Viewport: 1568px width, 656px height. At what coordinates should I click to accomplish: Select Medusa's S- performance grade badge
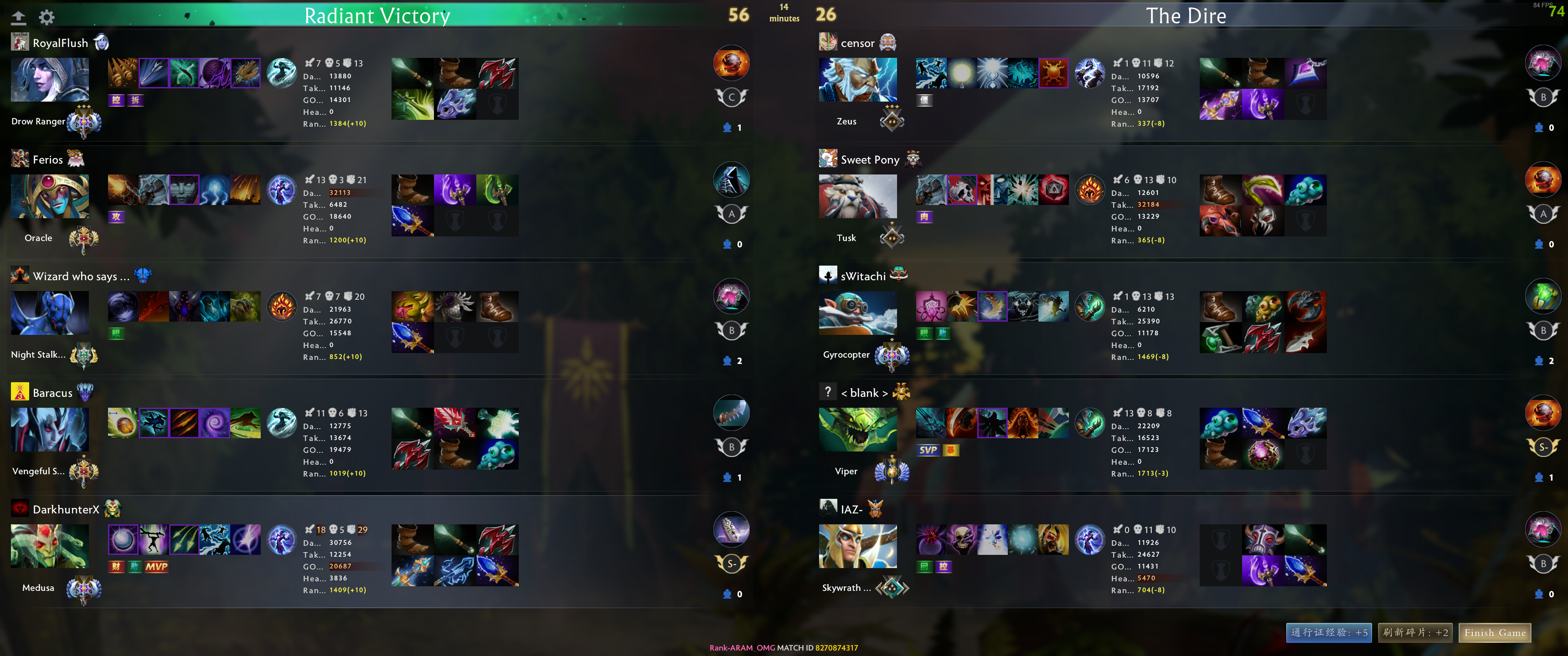(x=731, y=564)
